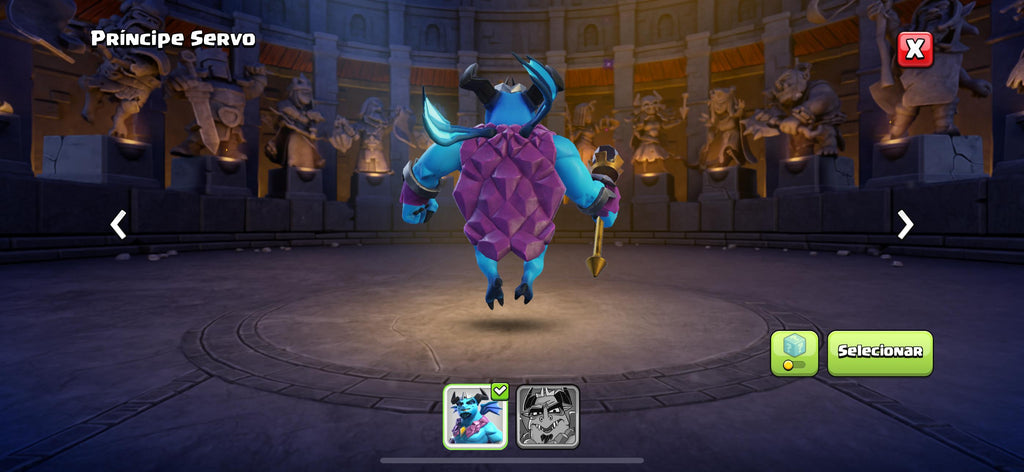Toggle the ice cube view switch
1024x472 pixels.
(x=794, y=353)
